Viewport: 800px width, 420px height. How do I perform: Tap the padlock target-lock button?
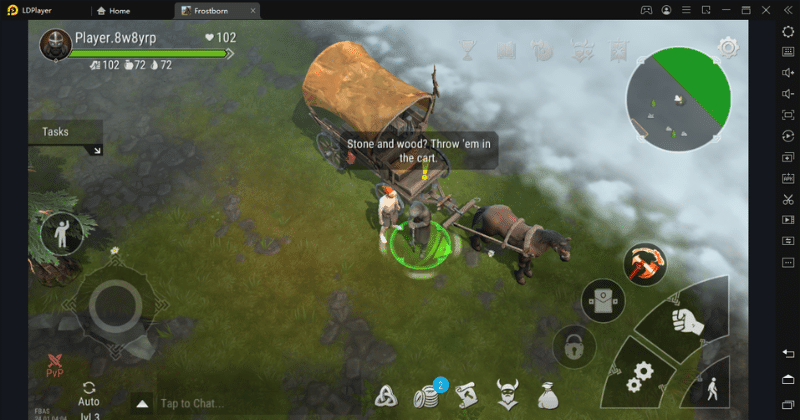(574, 346)
